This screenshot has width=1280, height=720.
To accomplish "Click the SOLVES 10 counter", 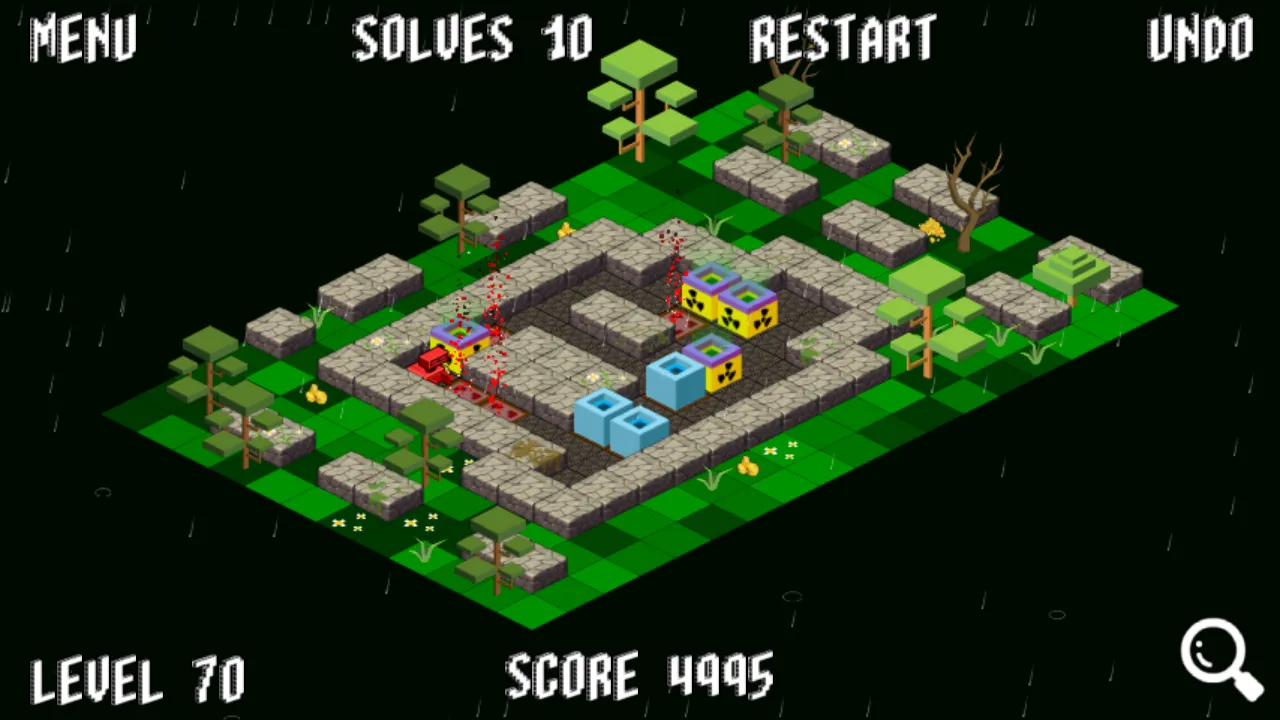I will [472, 40].
